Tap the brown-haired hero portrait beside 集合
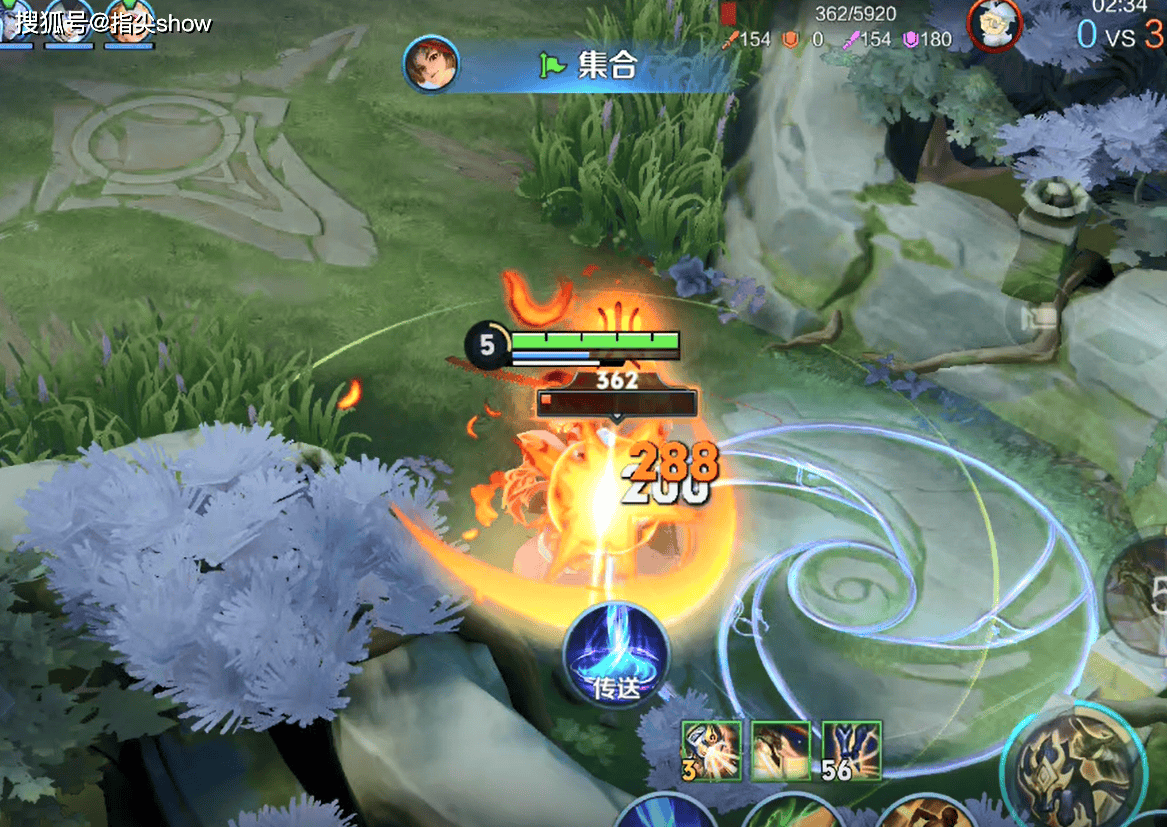Viewport: 1167px width, 827px height. tap(431, 64)
